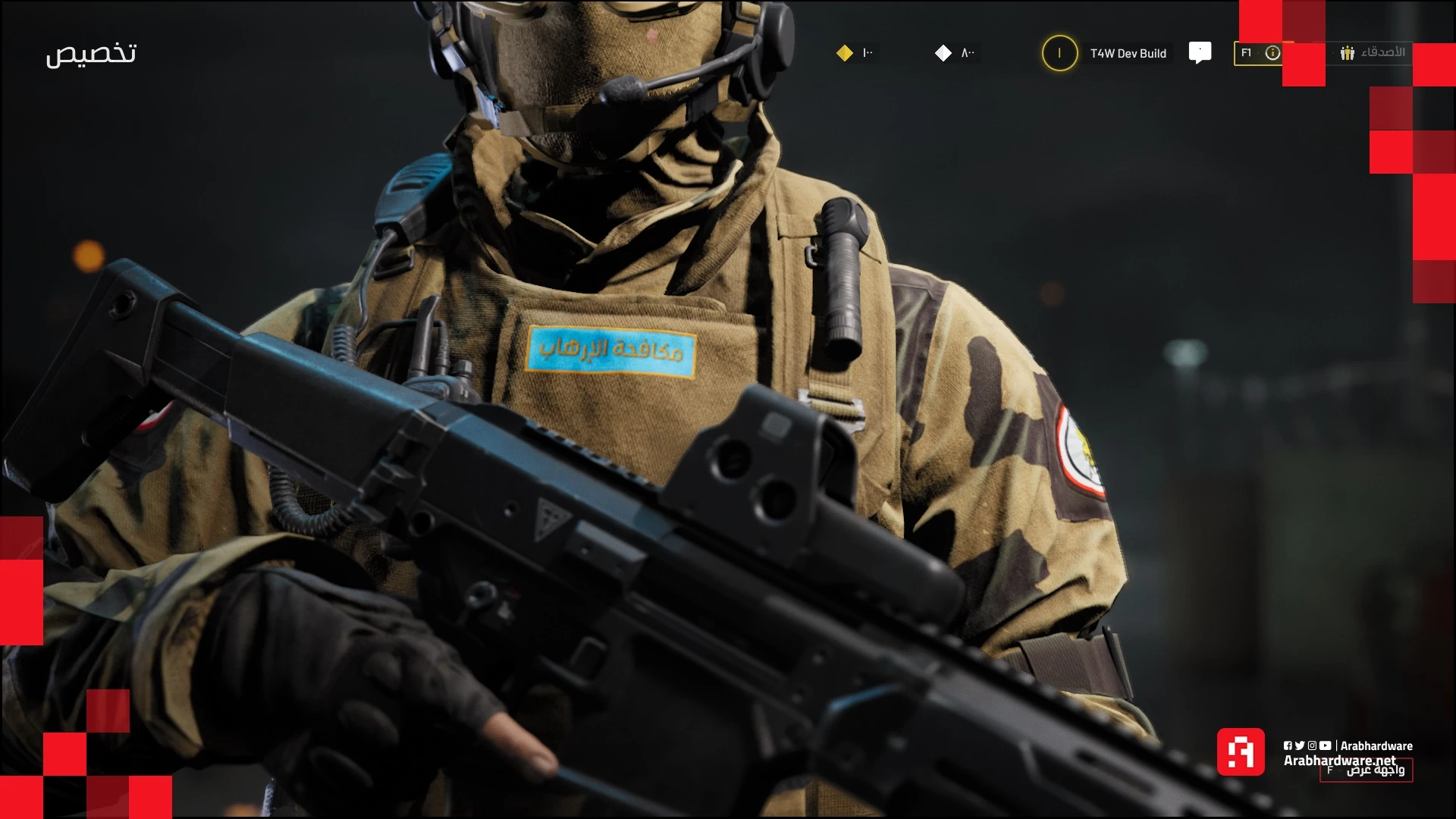Open the T4W Dev Build player profile

[1108, 53]
